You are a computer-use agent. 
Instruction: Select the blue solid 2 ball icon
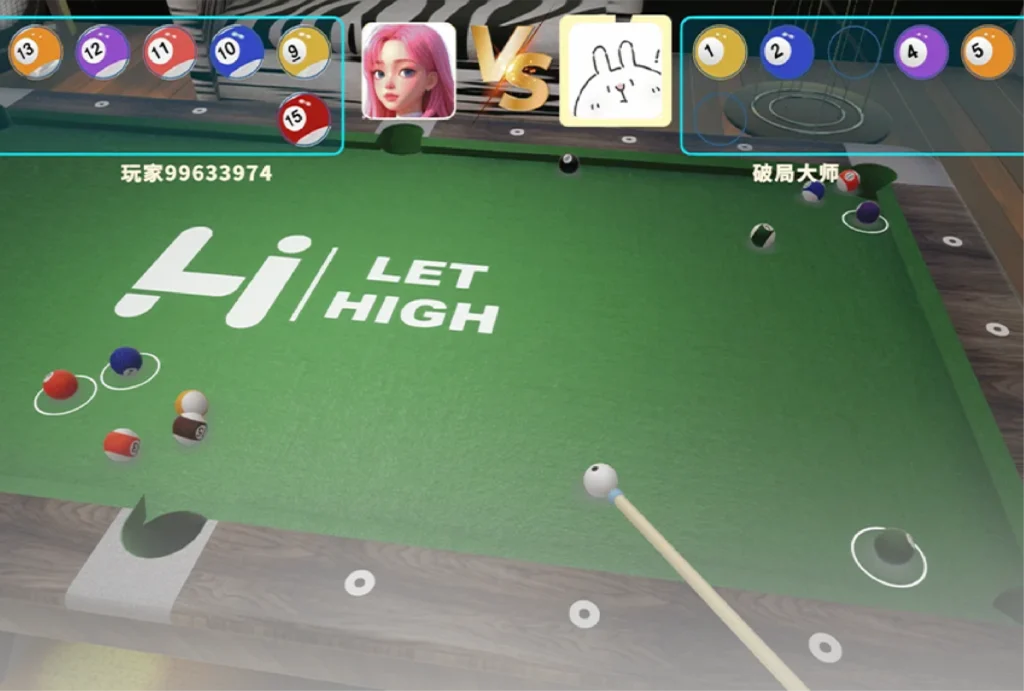click(787, 52)
